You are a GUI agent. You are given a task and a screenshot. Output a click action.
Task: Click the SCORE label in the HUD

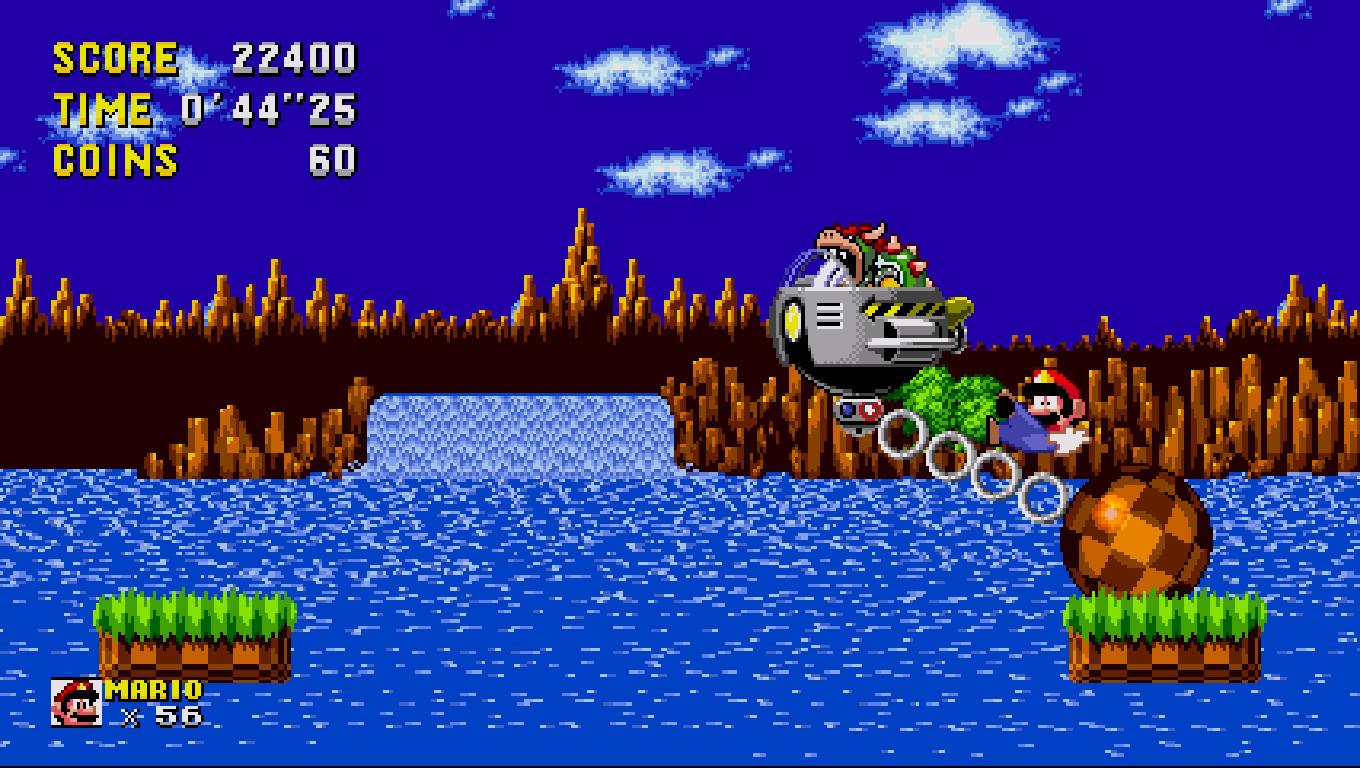[x=113, y=57]
